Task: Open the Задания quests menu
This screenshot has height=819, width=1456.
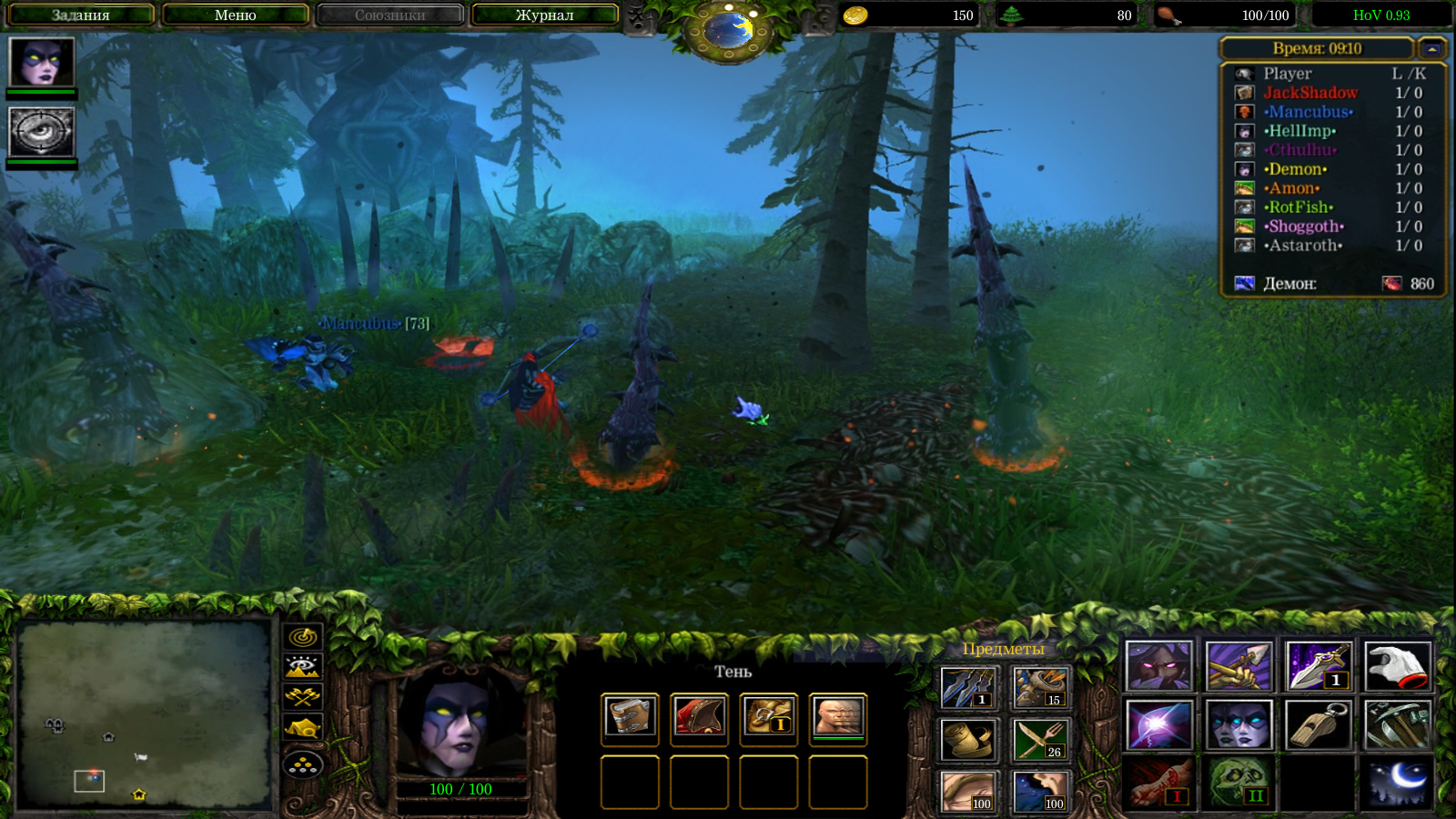Action: 80,15
